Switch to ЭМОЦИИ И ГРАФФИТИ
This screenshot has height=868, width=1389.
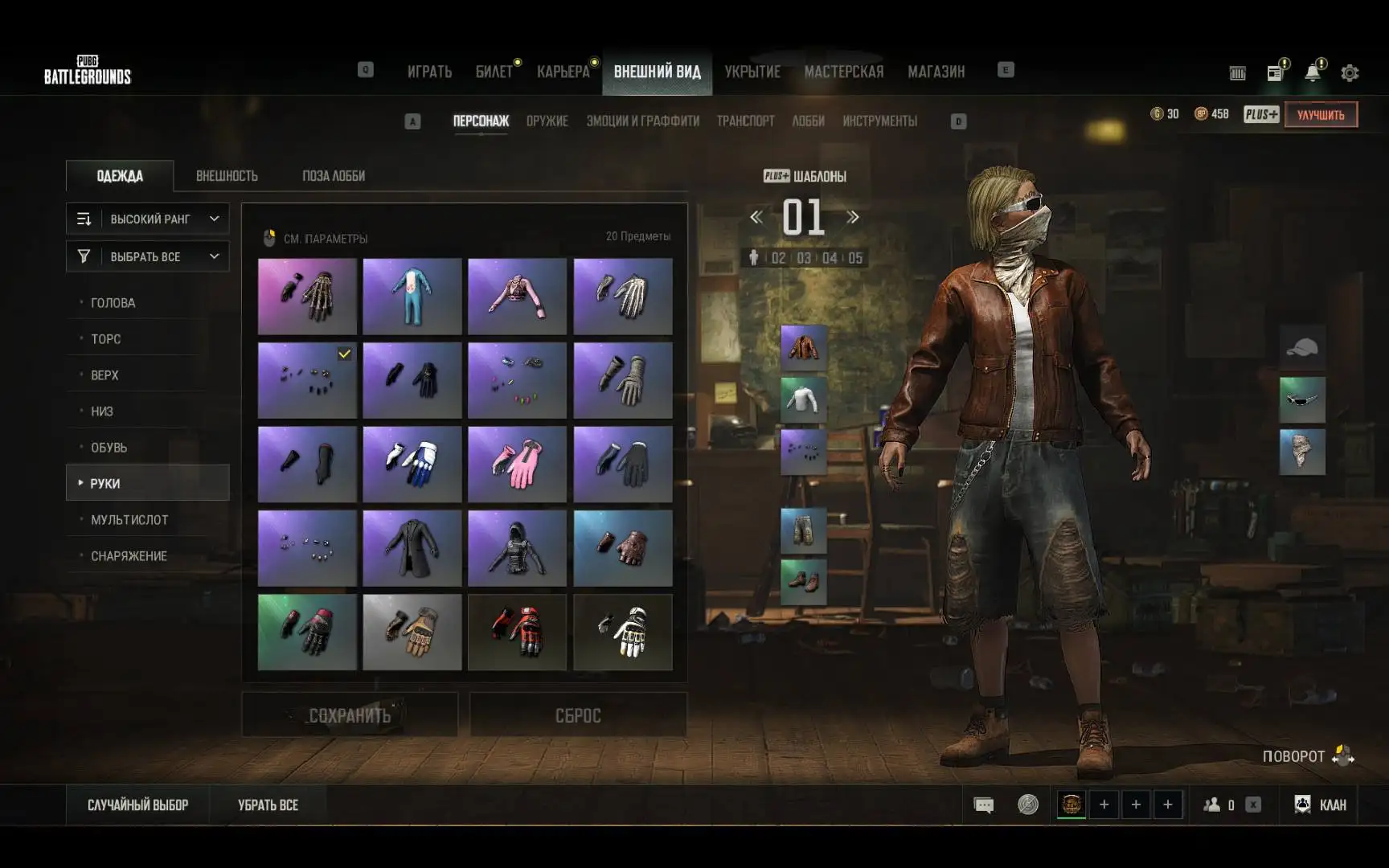[642, 121]
